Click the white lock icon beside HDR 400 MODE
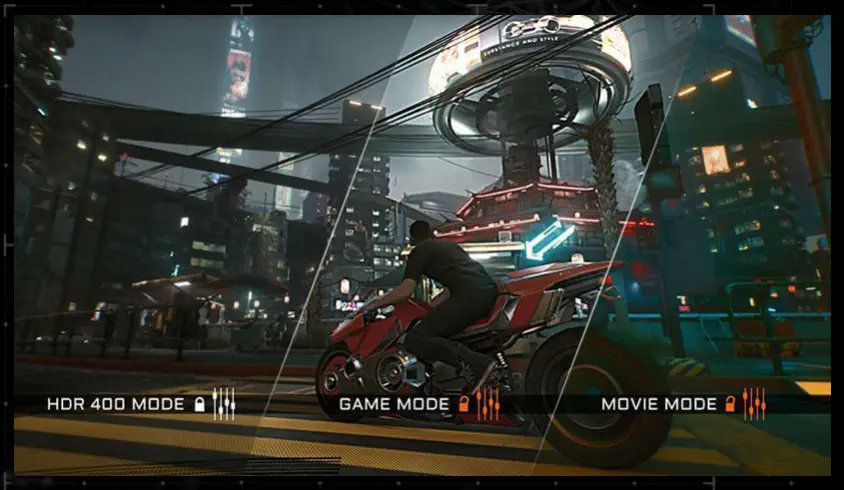The image size is (844, 490). 200,404
